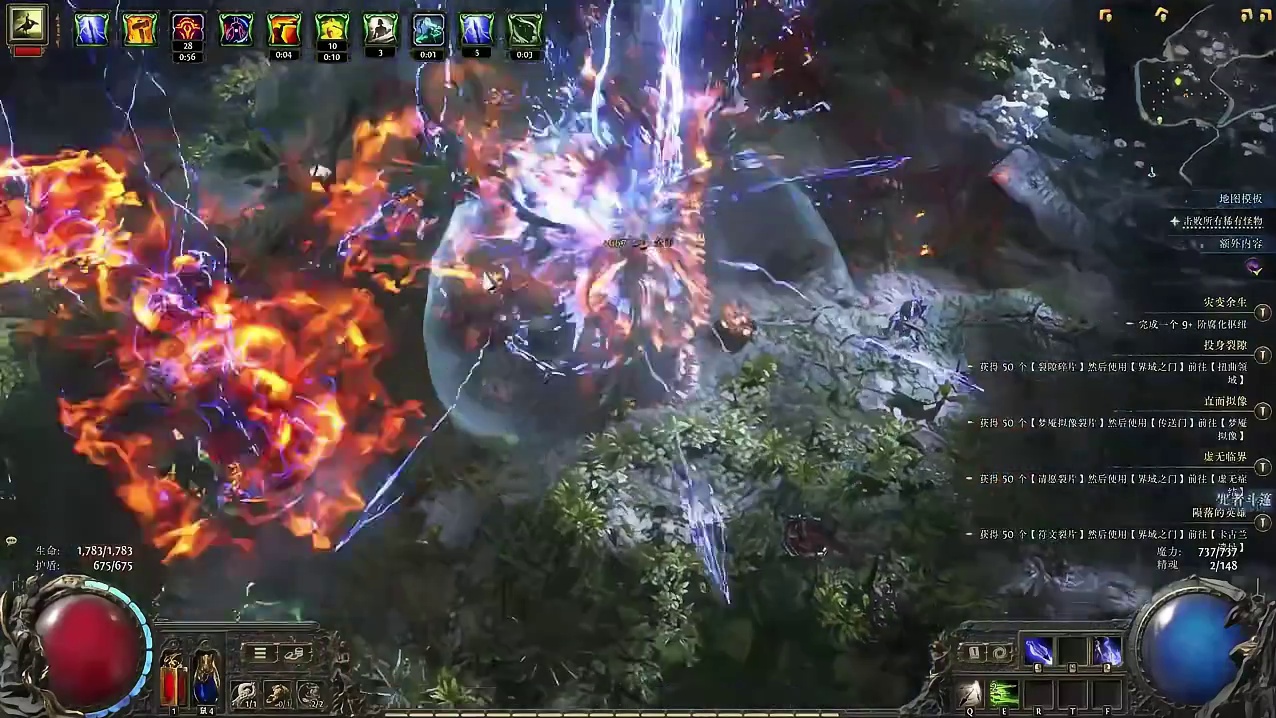Click the character portrait with bird icon
Image resolution: width=1276 pixels, height=718 pixels.
pyautogui.click(x=28, y=25)
